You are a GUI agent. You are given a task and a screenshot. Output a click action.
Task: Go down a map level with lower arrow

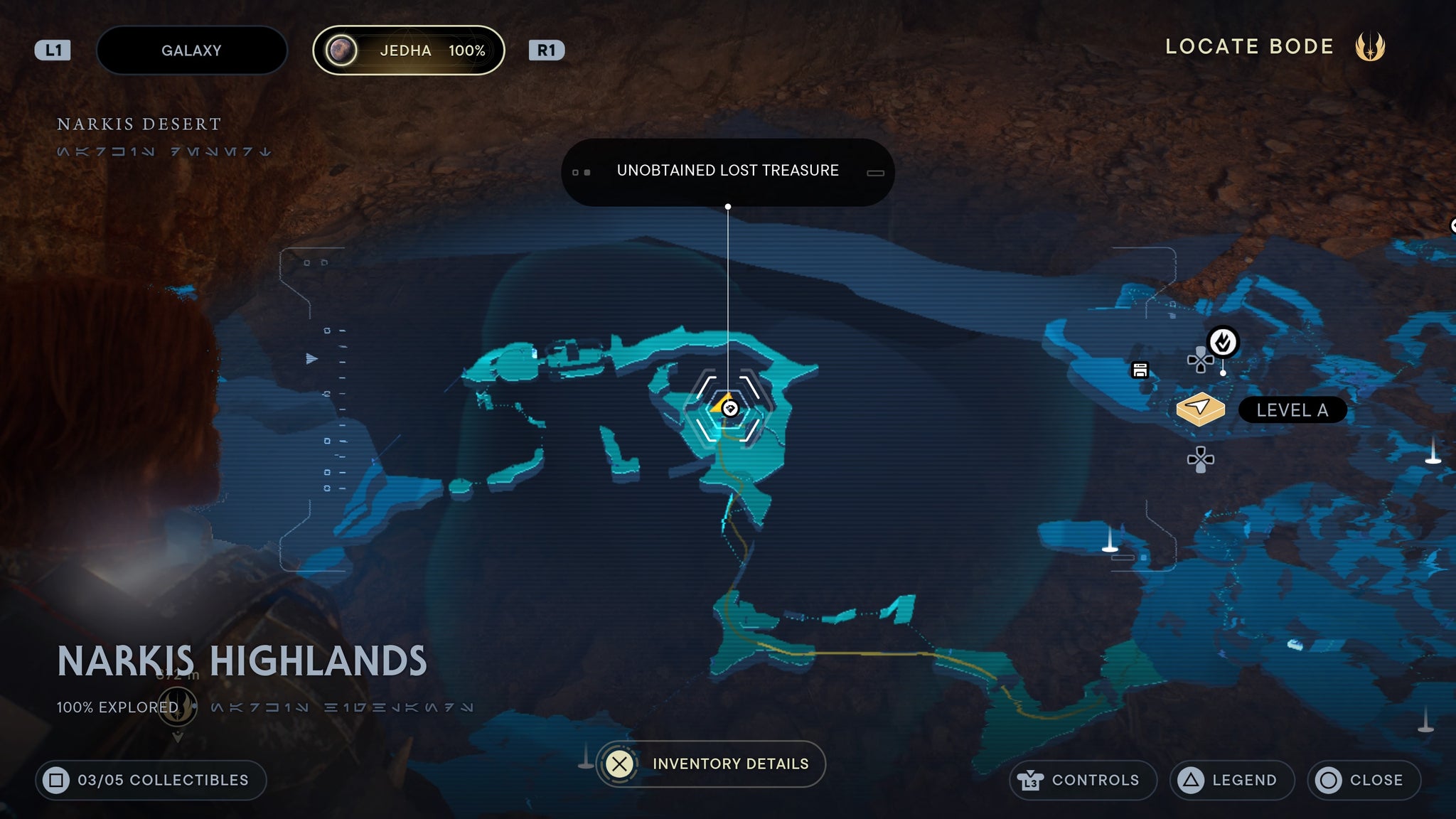click(1200, 459)
